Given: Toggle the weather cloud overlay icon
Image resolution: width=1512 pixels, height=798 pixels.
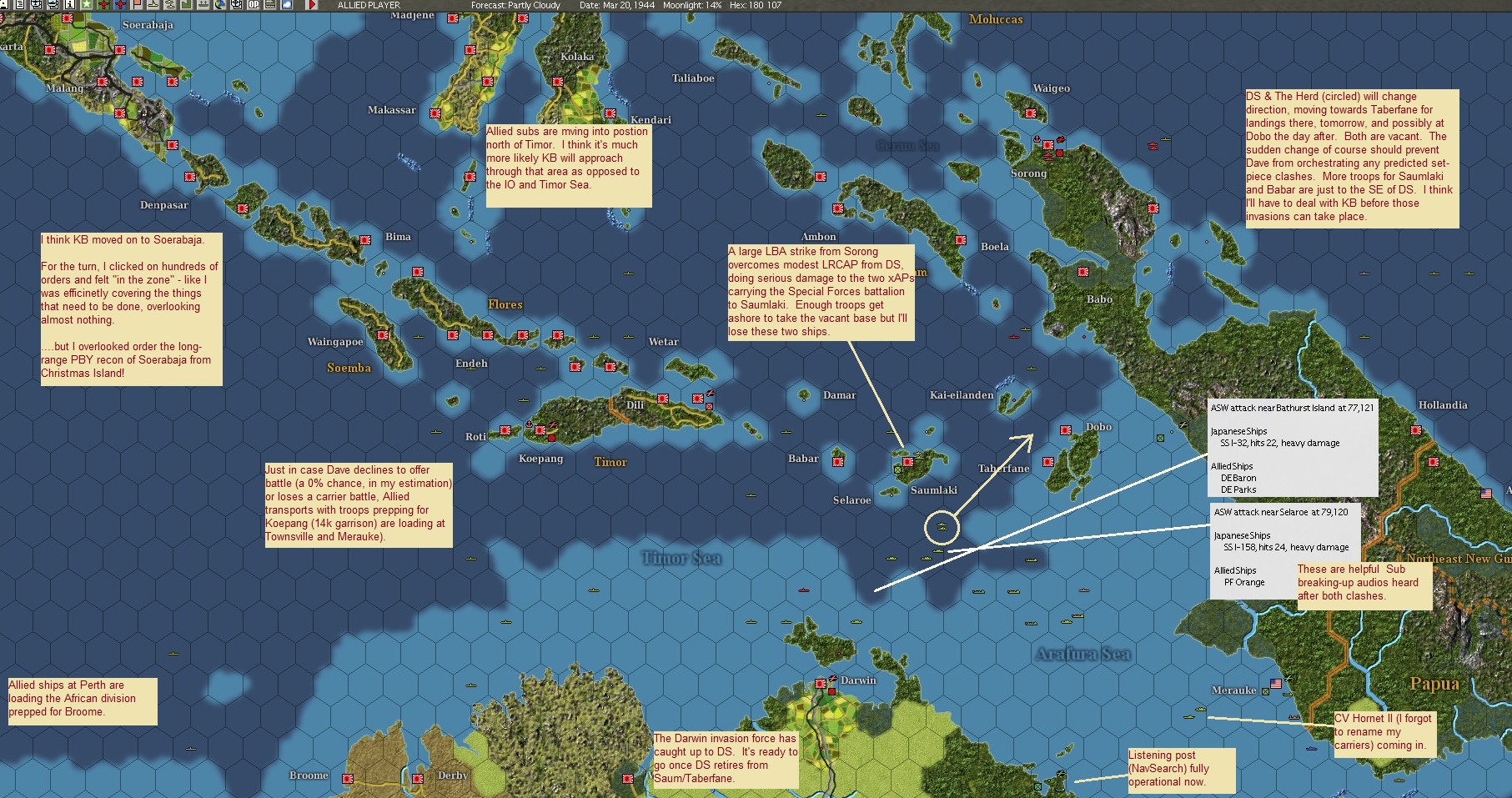Looking at the screenshot, I should [x=286, y=5].
